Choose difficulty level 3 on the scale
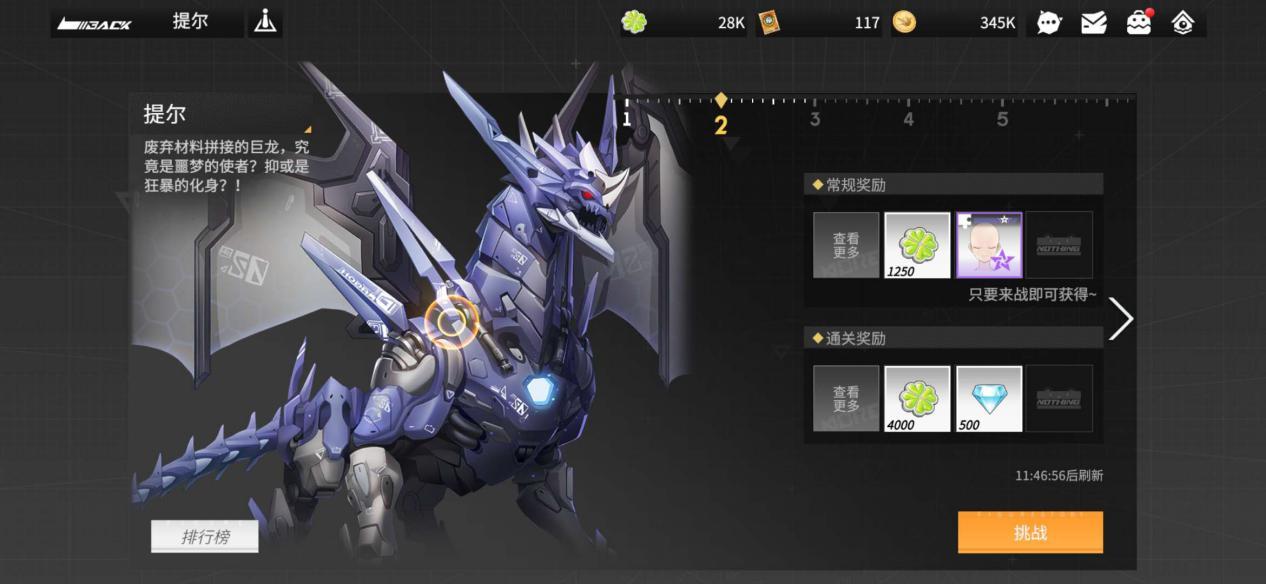This screenshot has height=584, width=1266. pyautogui.click(x=815, y=119)
